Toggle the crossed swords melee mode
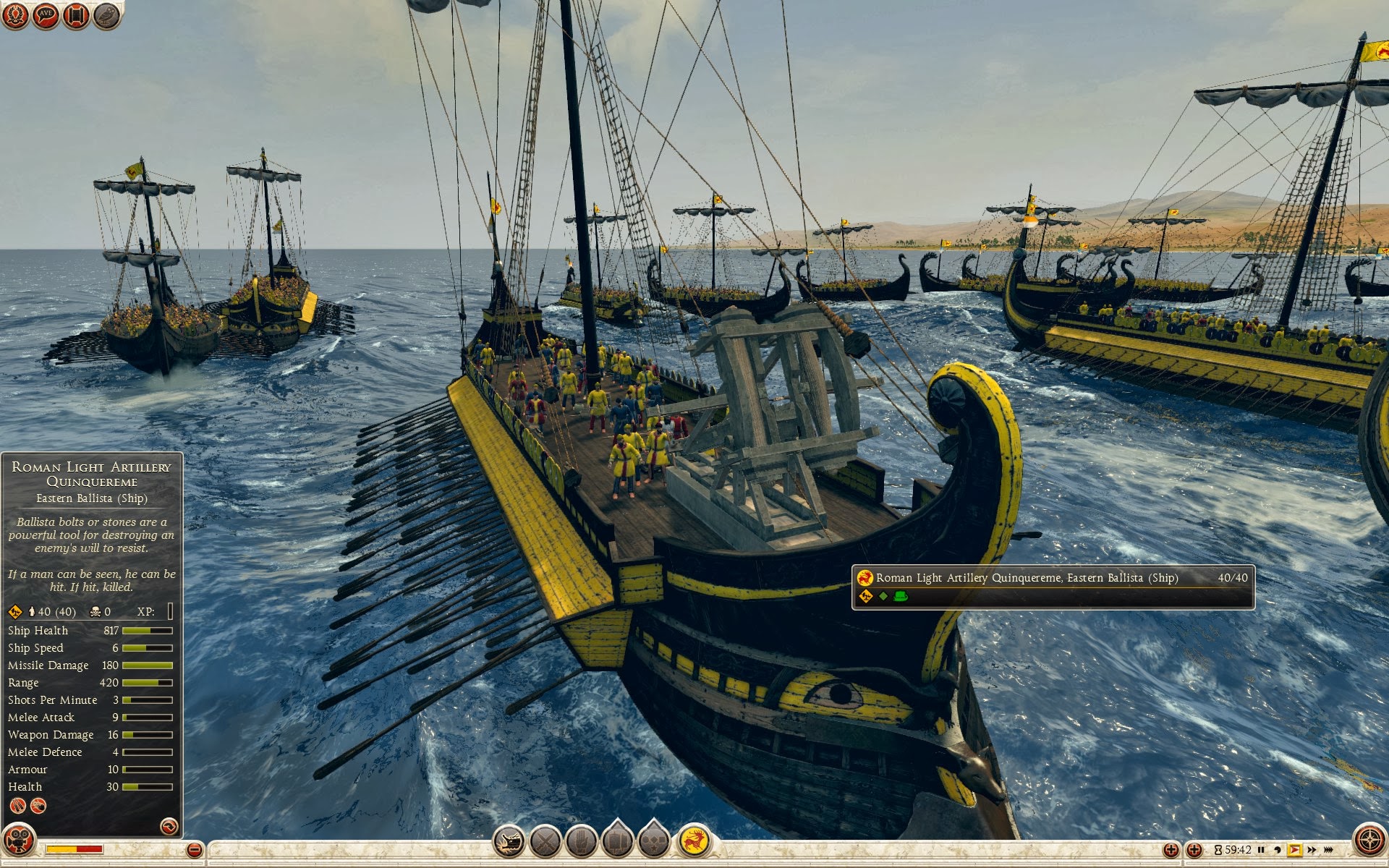The height and width of the screenshot is (868, 1389). [x=545, y=841]
